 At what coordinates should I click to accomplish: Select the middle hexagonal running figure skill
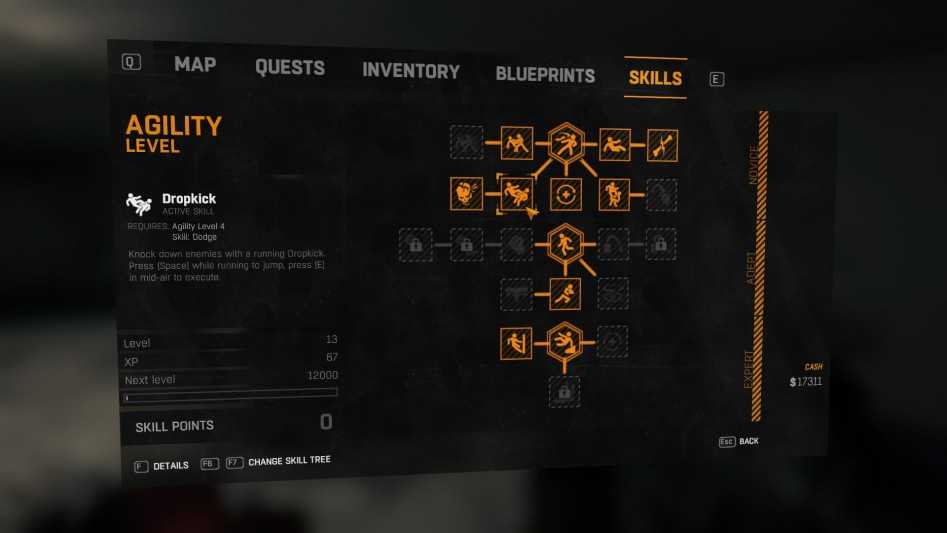point(565,242)
